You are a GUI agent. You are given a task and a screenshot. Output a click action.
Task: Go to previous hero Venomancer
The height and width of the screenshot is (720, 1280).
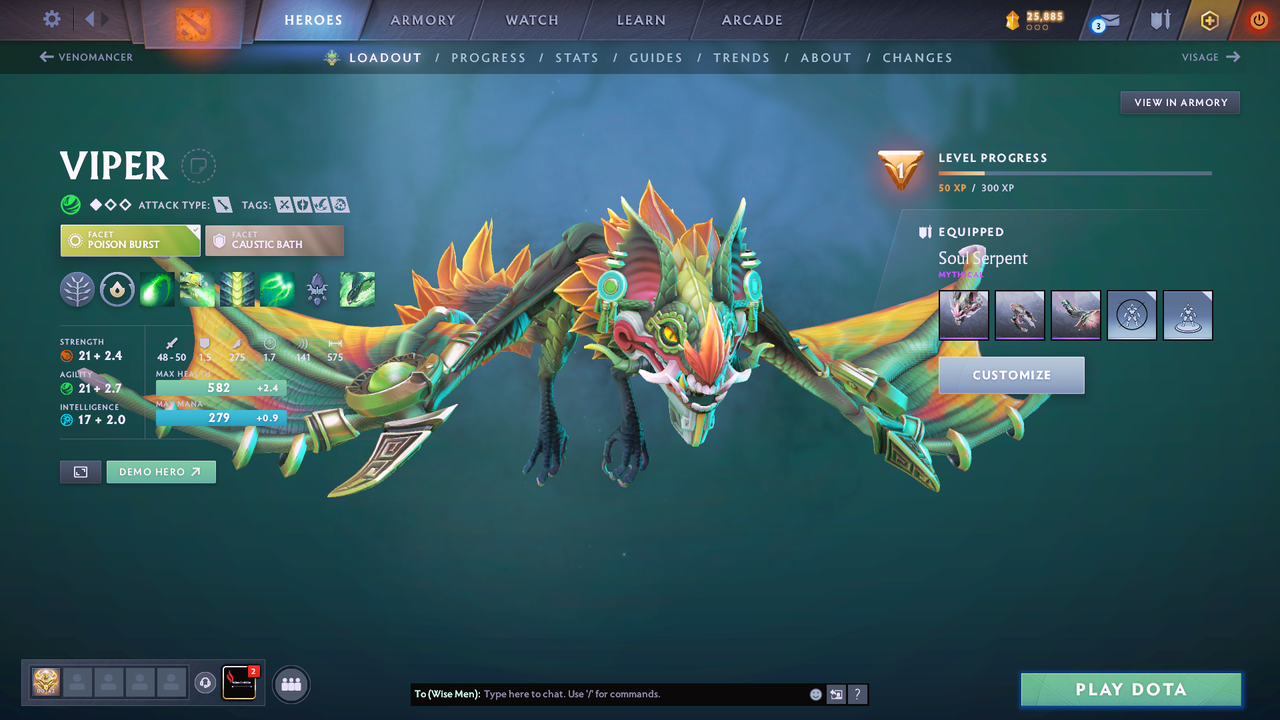pyautogui.click(x=86, y=57)
